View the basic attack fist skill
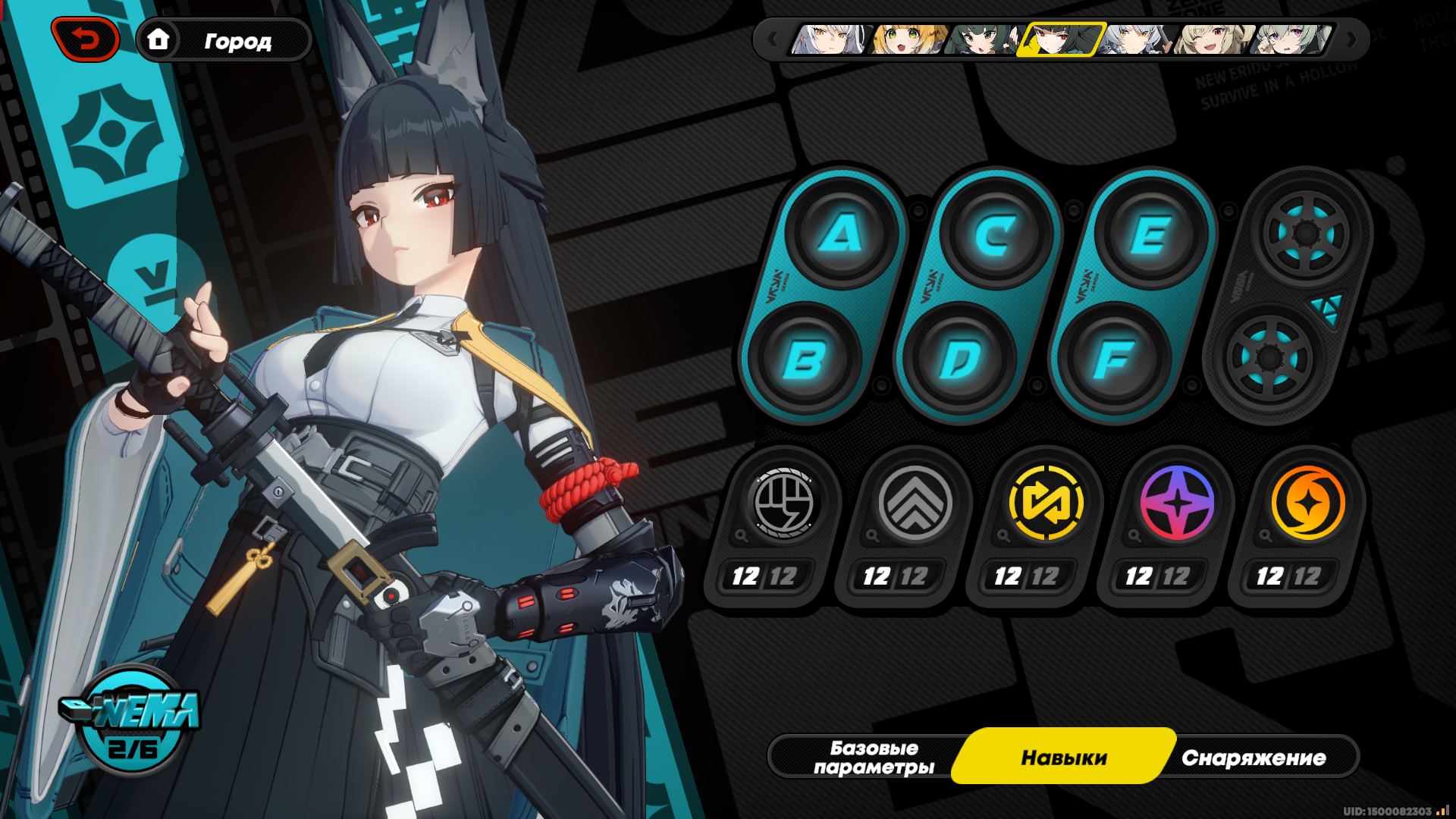The image size is (1456, 819). (x=784, y=504)
